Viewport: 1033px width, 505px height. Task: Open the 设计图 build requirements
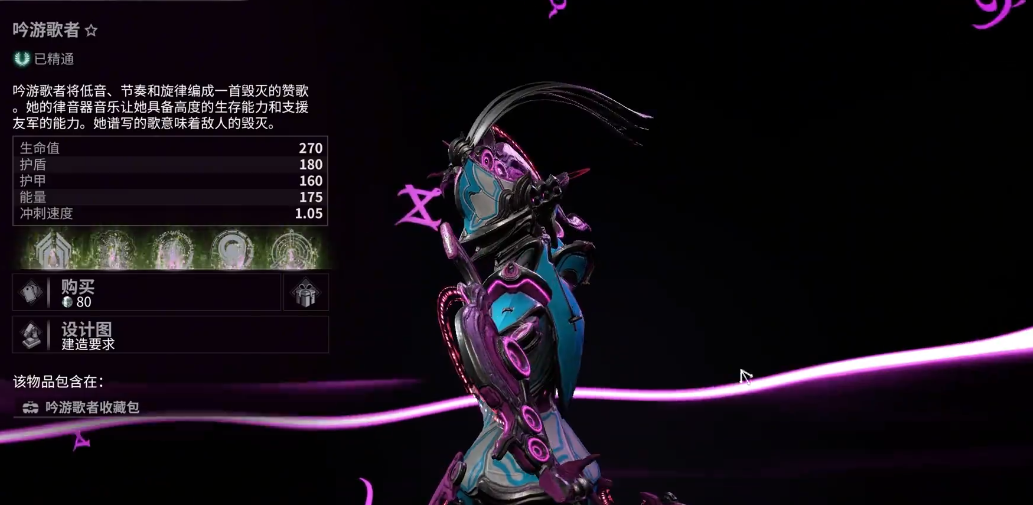(x=170, y=335)
